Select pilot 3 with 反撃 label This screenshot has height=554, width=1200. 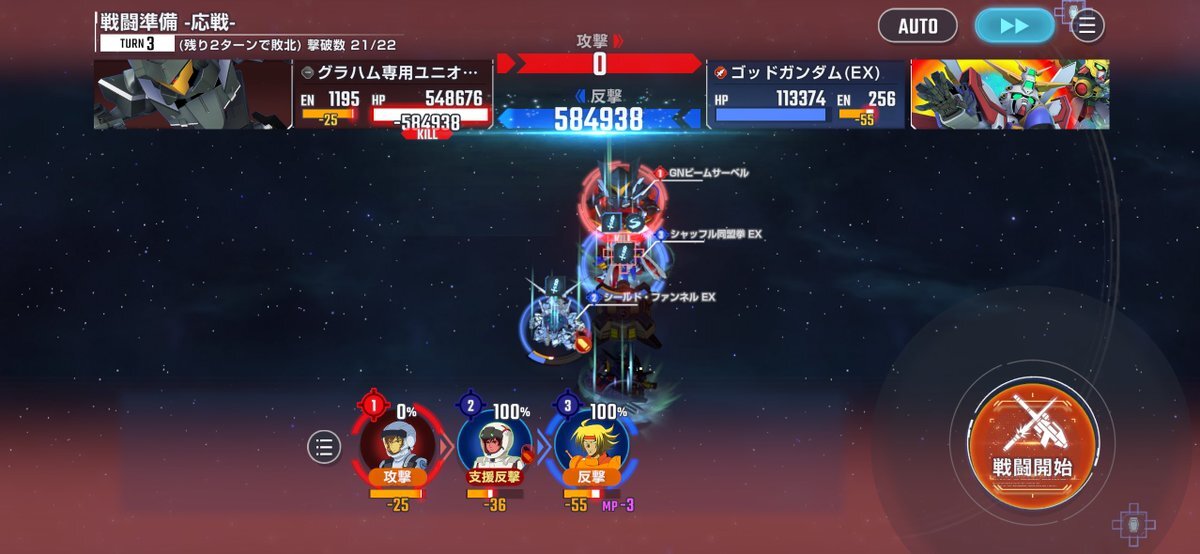point(592,446)
